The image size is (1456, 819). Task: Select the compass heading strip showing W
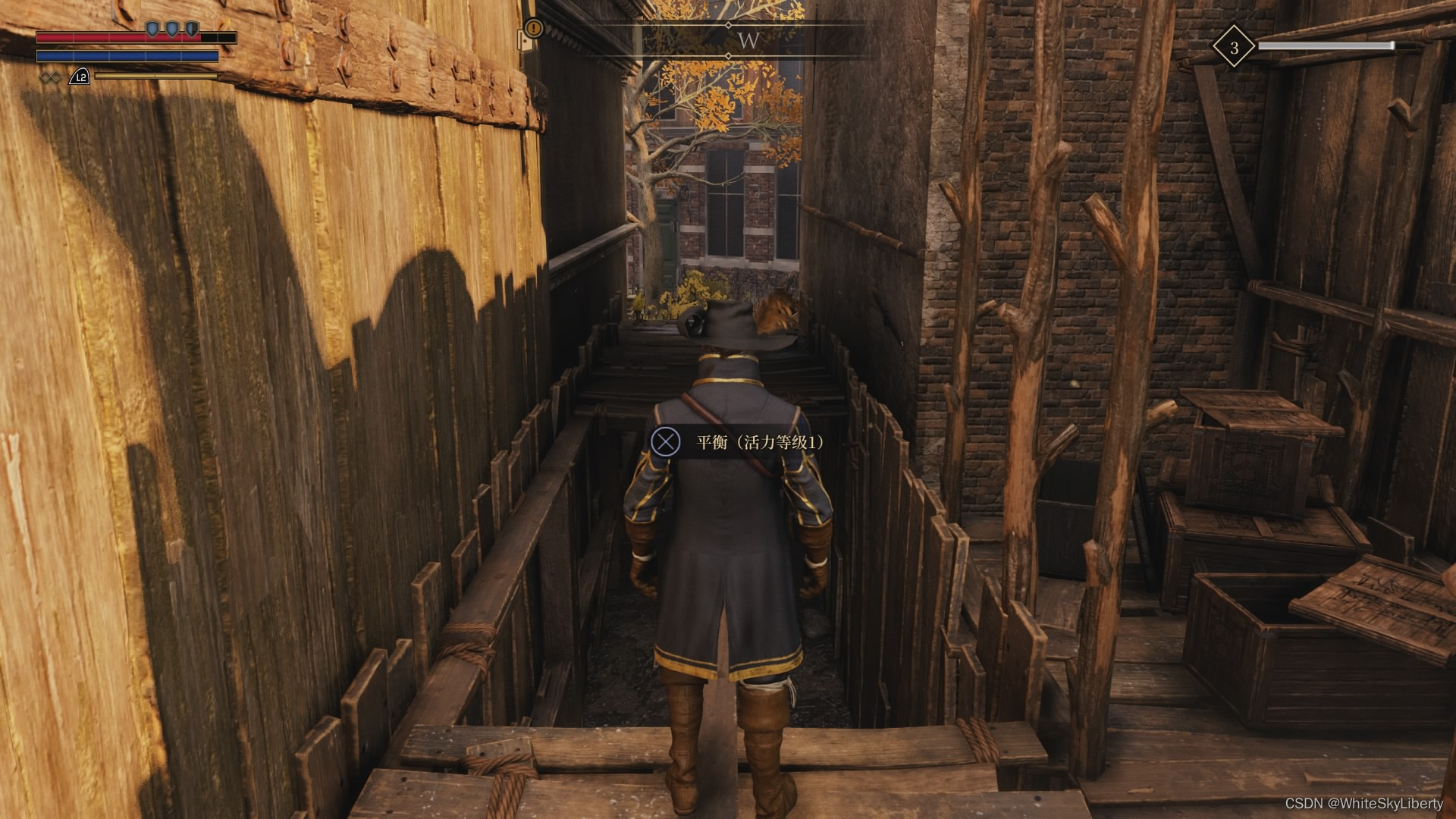click(x=748, y=41)
